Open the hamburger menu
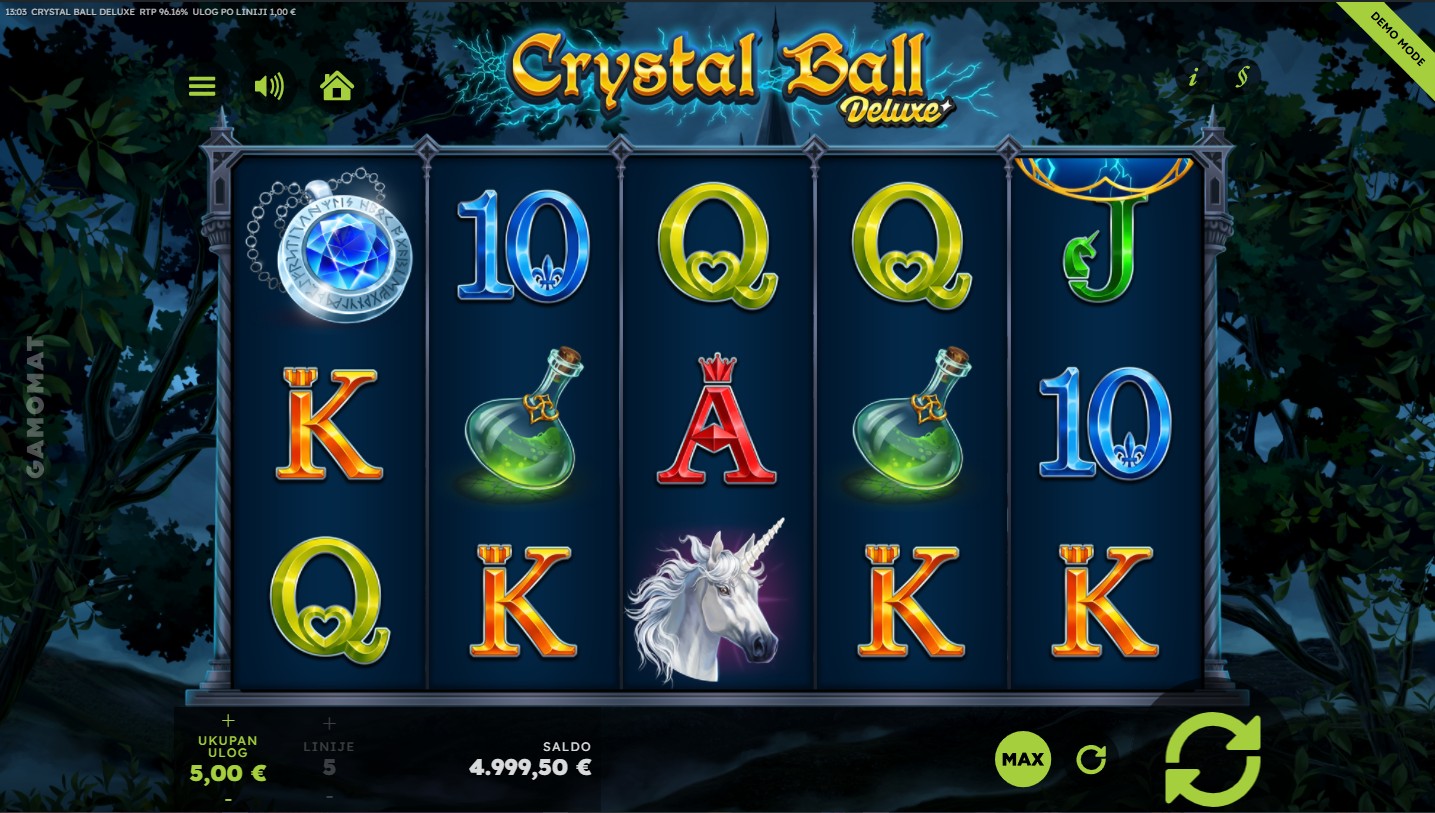1435x813 pixels. (x=202, y=86)
